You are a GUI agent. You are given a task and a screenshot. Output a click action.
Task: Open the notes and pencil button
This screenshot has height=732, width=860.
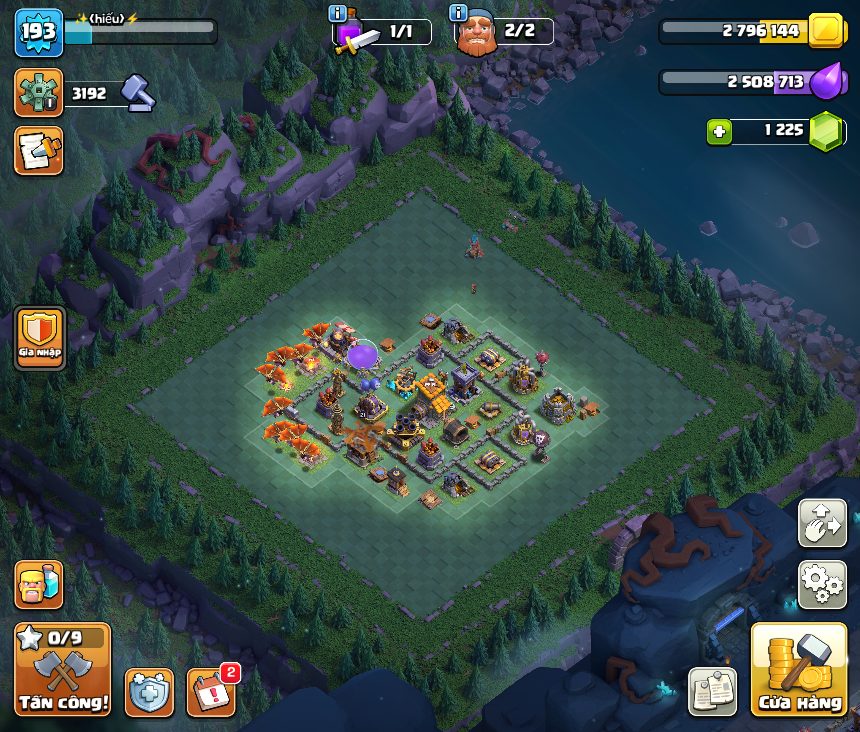point(39,150)
